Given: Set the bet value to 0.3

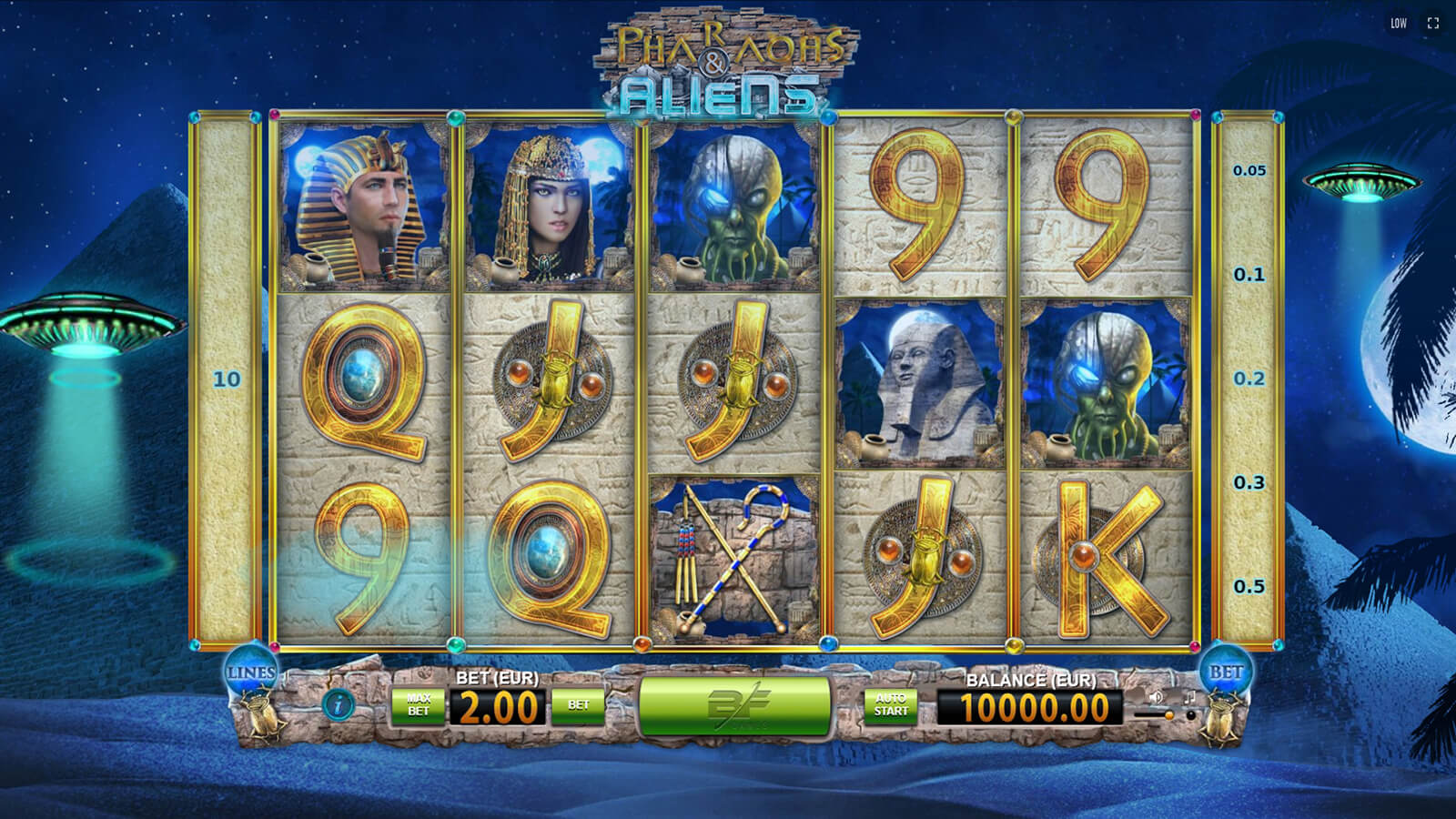Looking at the screenshot, I should 1249,482.
